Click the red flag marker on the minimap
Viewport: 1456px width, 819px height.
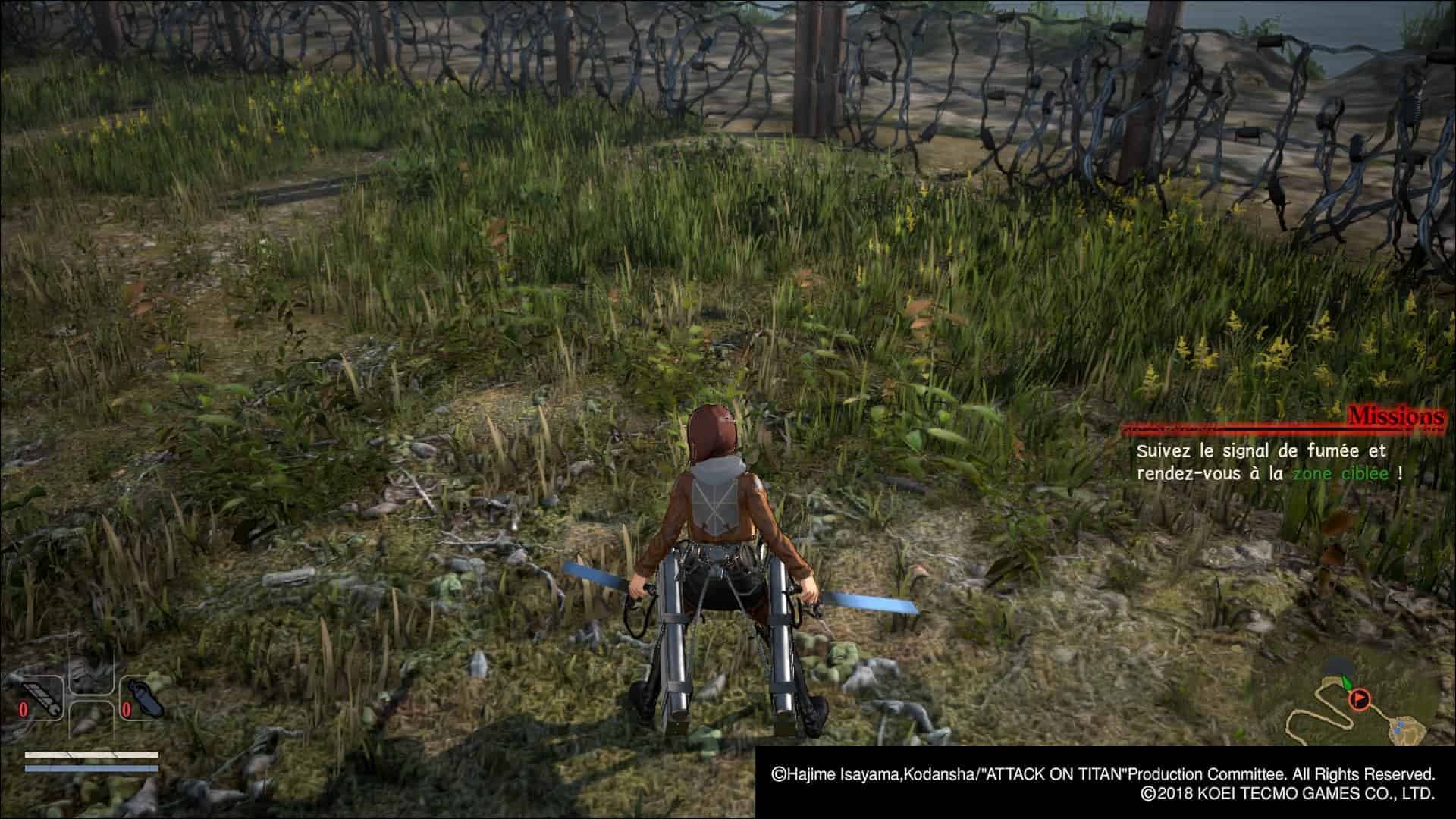click(1360, 698)
